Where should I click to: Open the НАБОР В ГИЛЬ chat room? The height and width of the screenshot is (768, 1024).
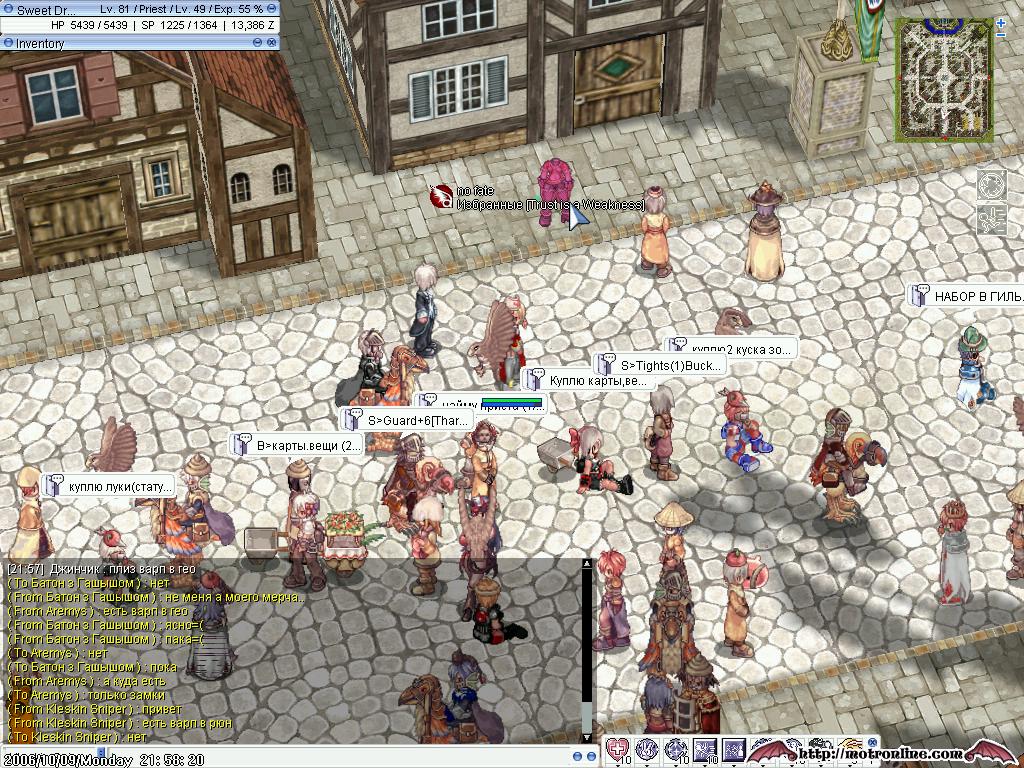(968, 296)
